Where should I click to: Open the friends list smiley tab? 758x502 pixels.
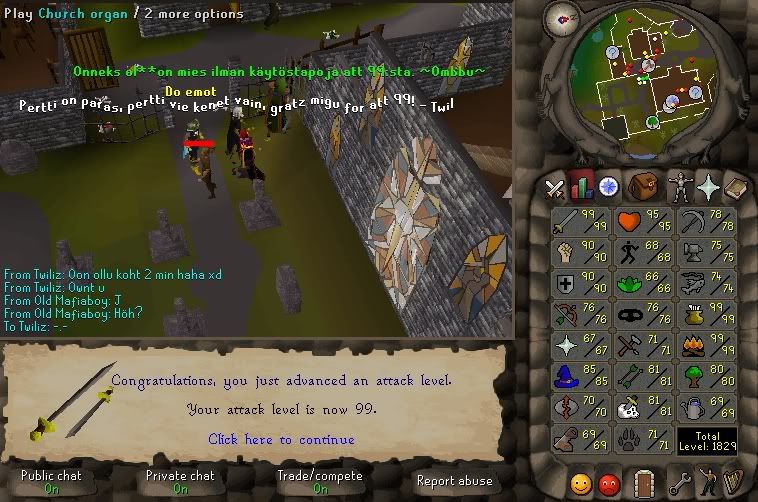tap(581, 484)
